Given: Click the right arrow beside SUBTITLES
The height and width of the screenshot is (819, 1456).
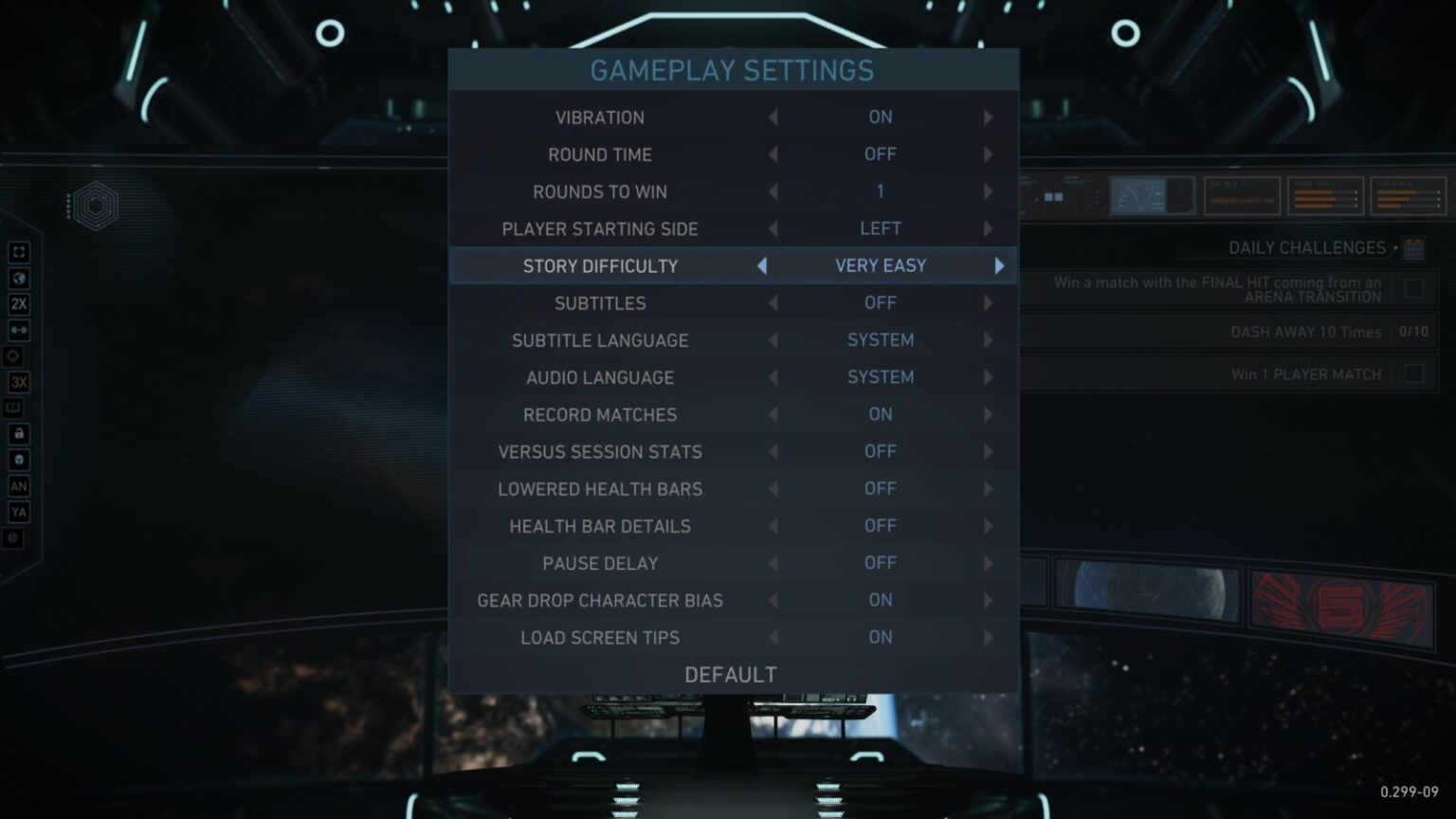Looking at the screenshot, I should [x=989, y=302].
